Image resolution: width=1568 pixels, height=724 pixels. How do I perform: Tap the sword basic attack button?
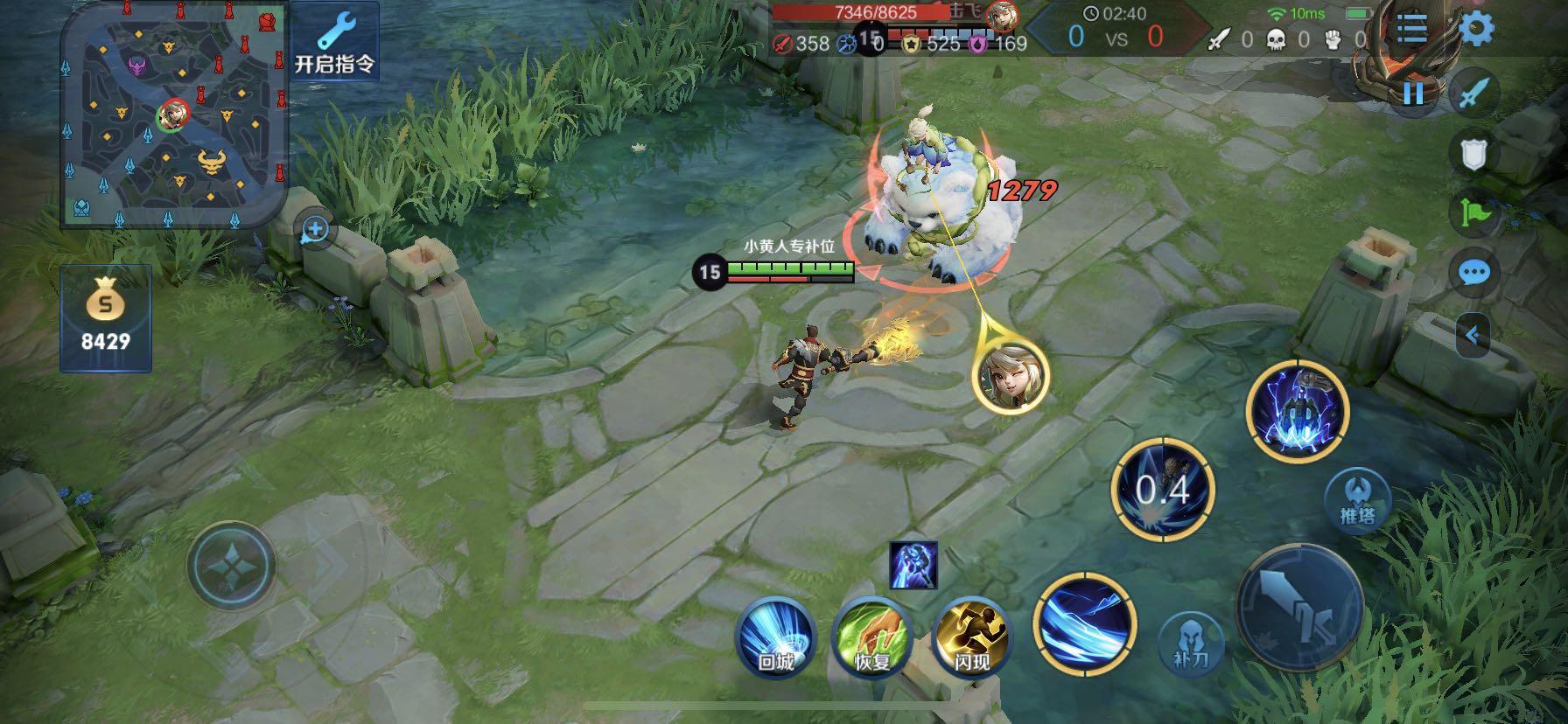coord(1299,607)
